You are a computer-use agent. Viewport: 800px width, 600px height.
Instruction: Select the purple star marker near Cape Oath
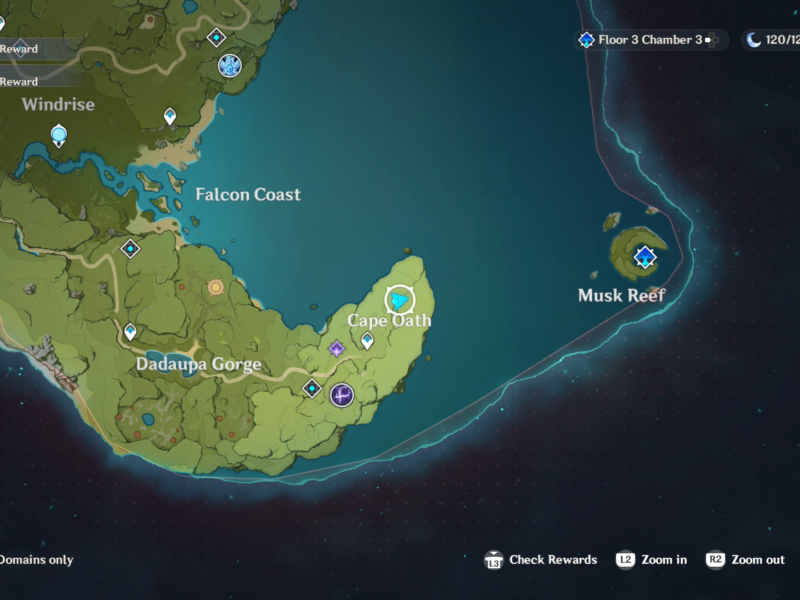click(337, 348)
